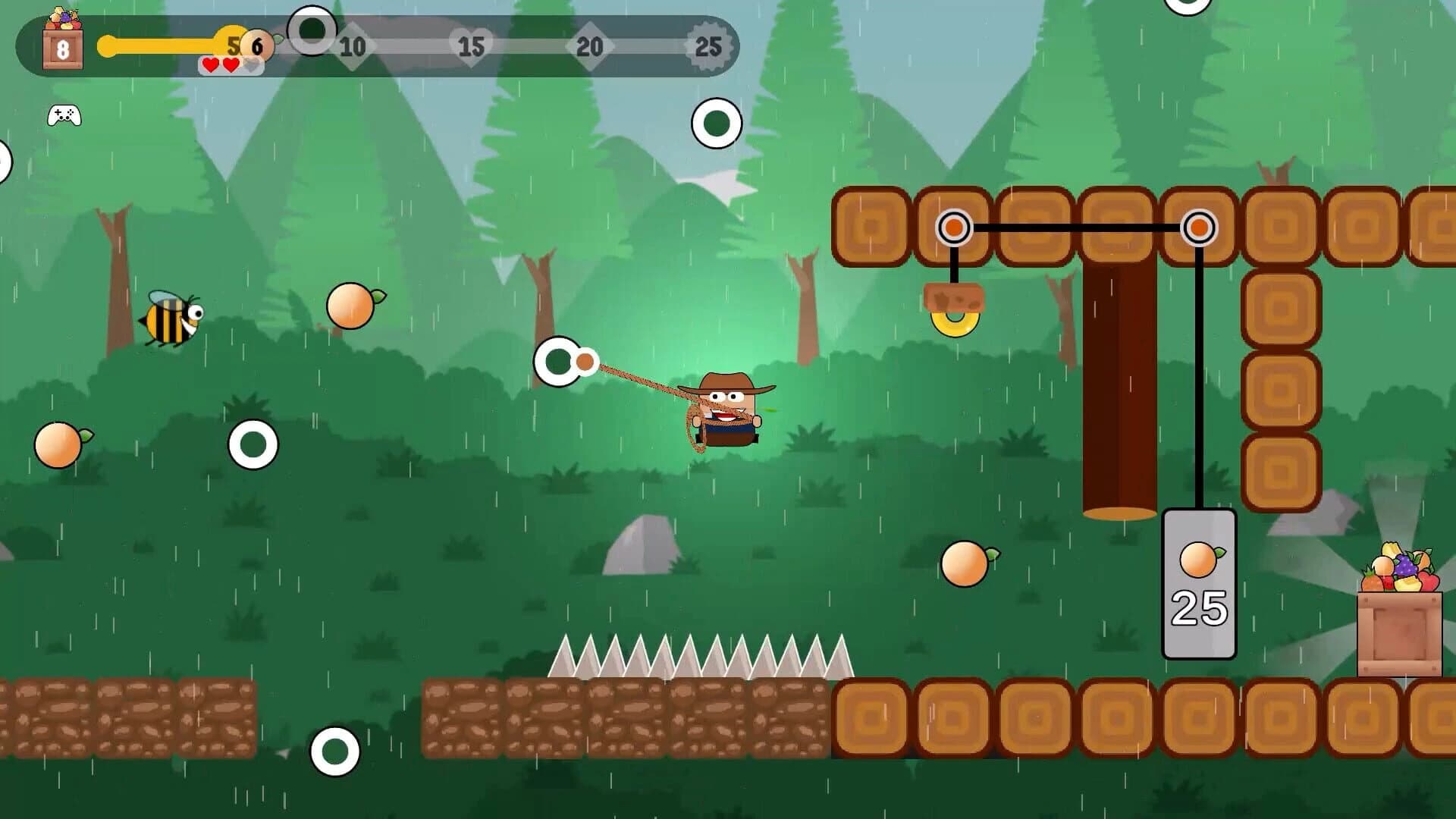Viewport: 1456px width, 819px height.
Task: Select the 25 milestone gear on progress bar
Action: (x=710, y=47)
